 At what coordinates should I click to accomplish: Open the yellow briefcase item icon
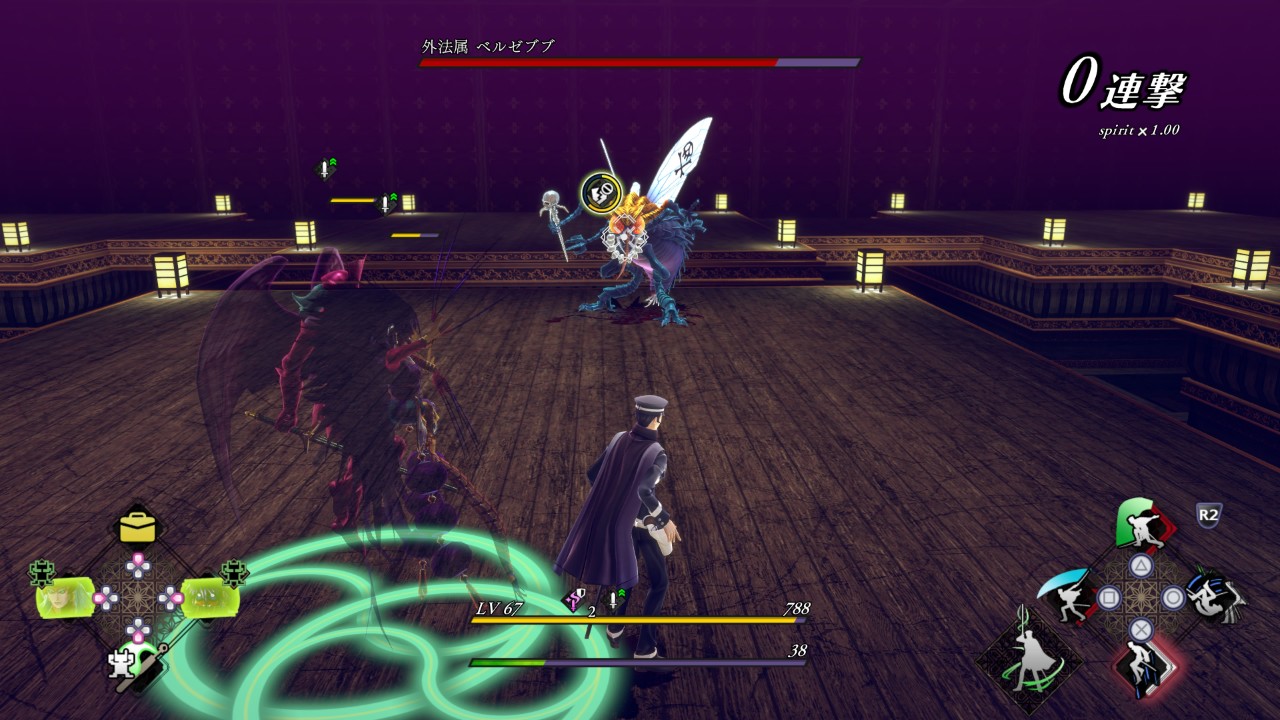coord(137,527)
